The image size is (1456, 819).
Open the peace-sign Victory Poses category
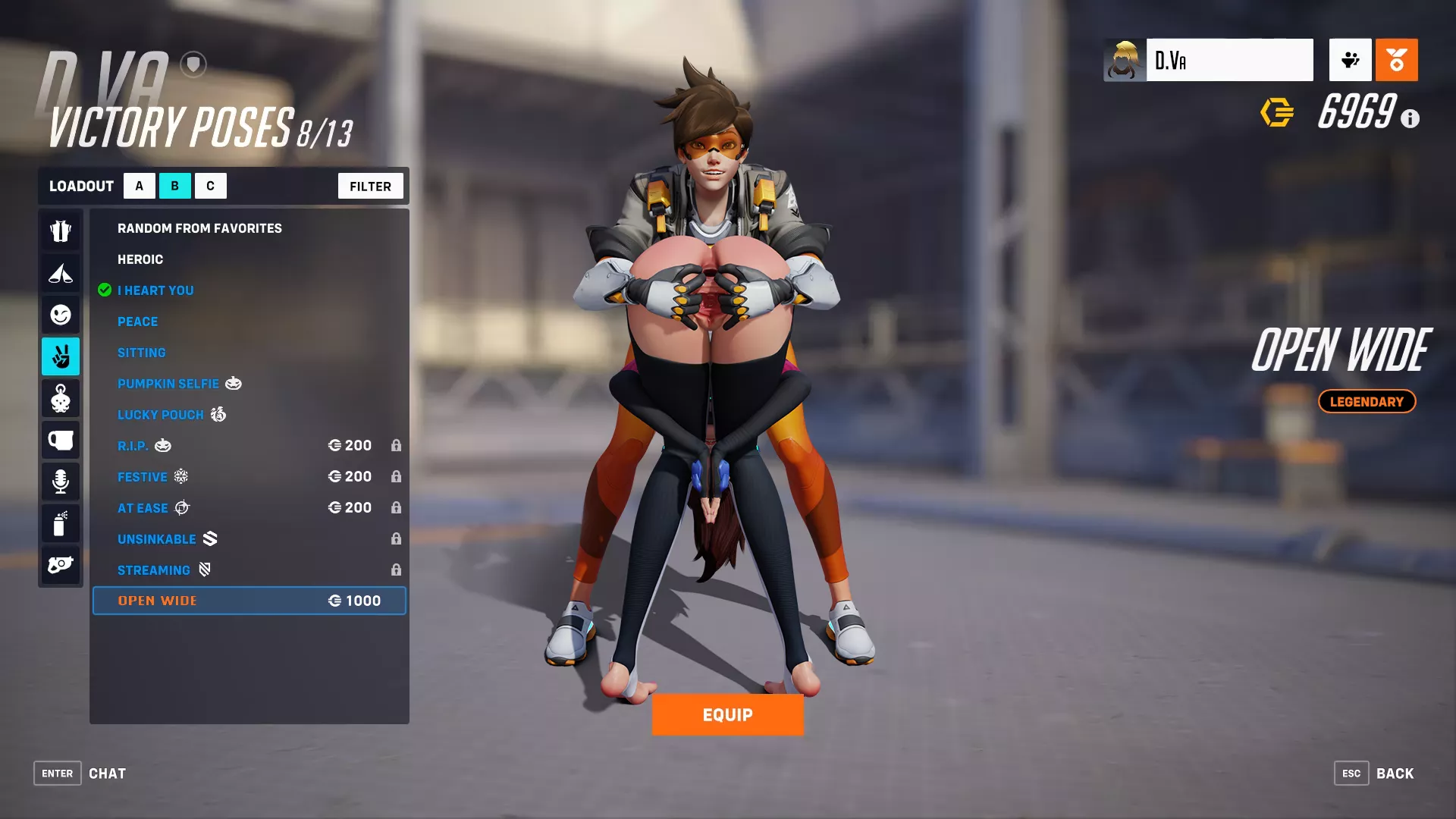tap(61, 356)
